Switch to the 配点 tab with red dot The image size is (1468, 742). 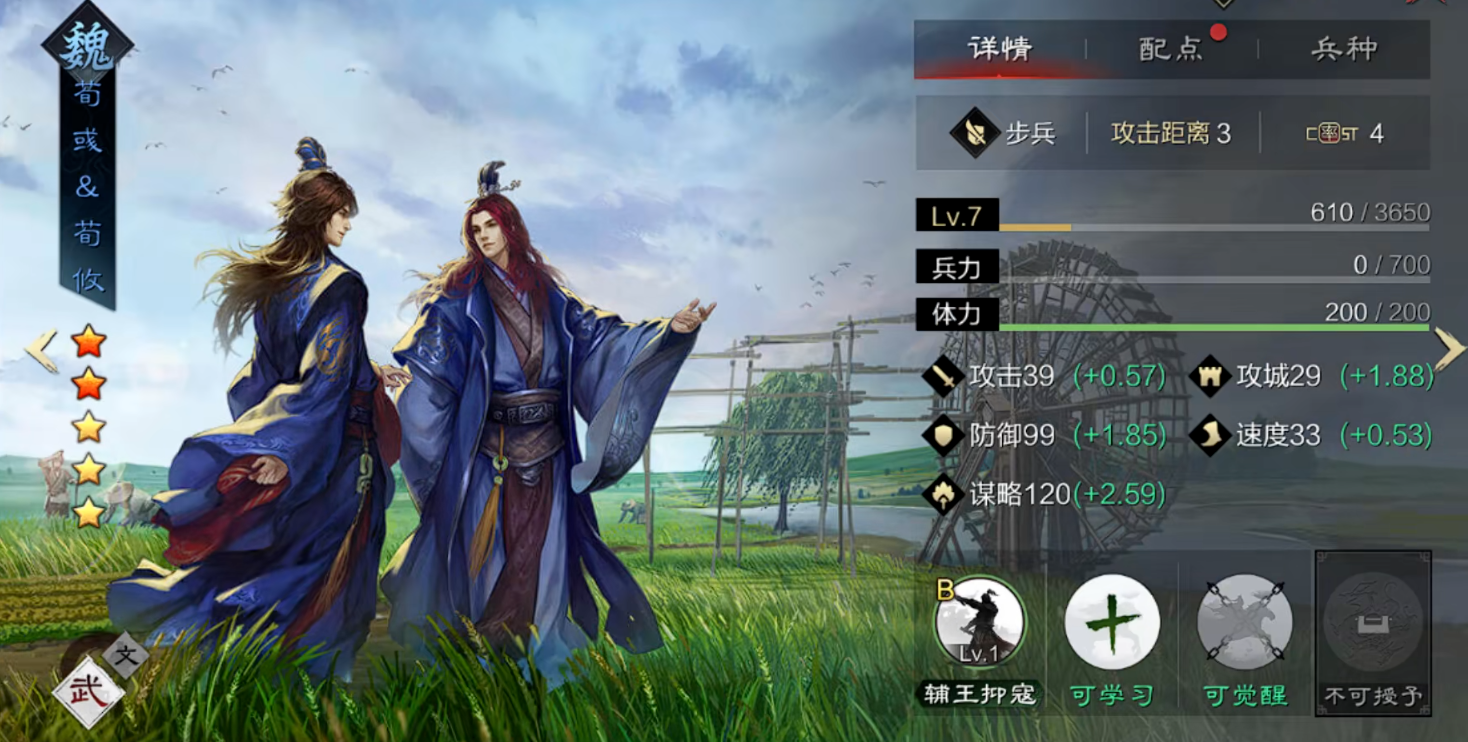pos(1170,49)
